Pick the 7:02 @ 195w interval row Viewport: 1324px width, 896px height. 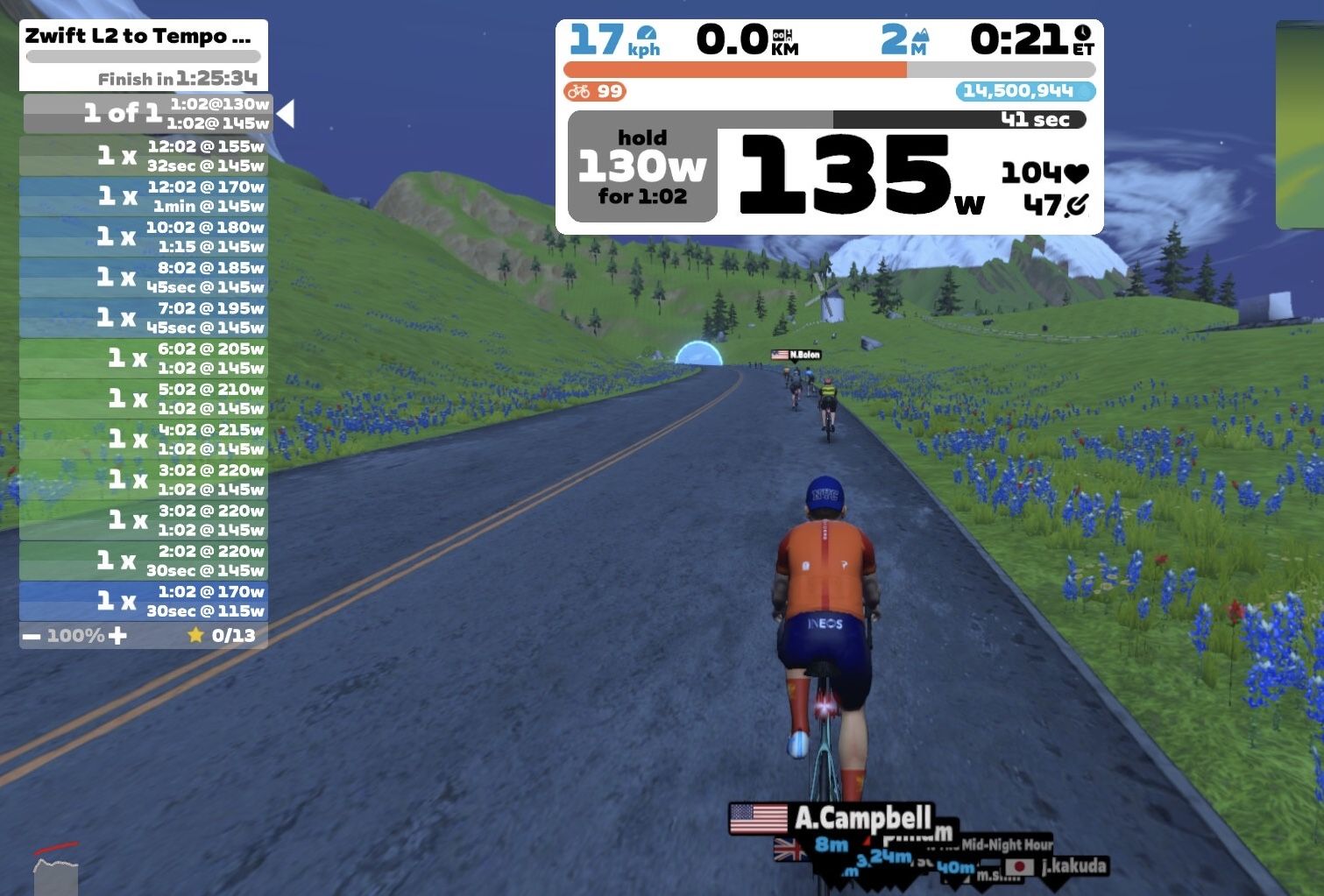pyautogui.click(x=144, y=317)
